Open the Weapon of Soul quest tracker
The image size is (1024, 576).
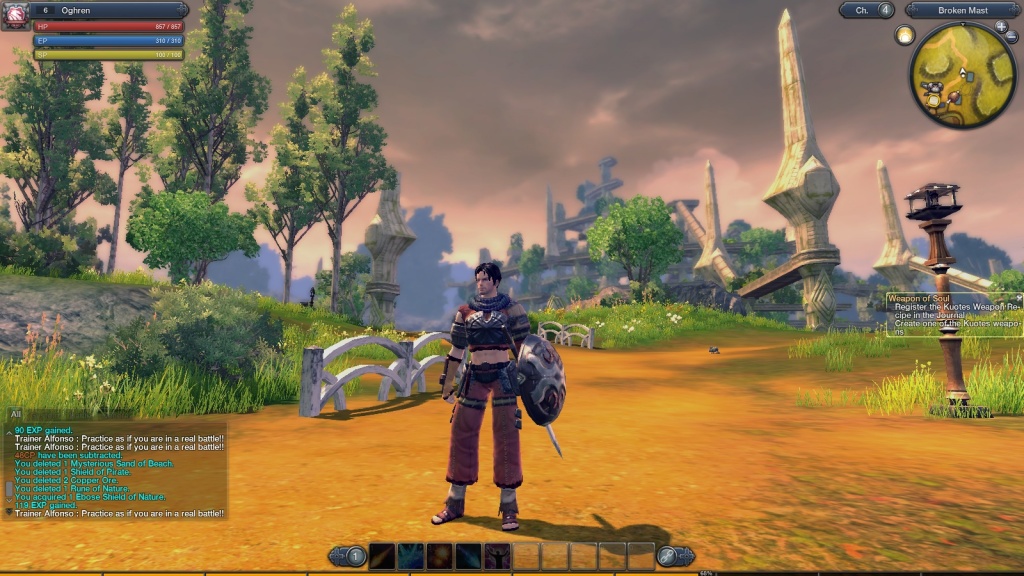953,315
